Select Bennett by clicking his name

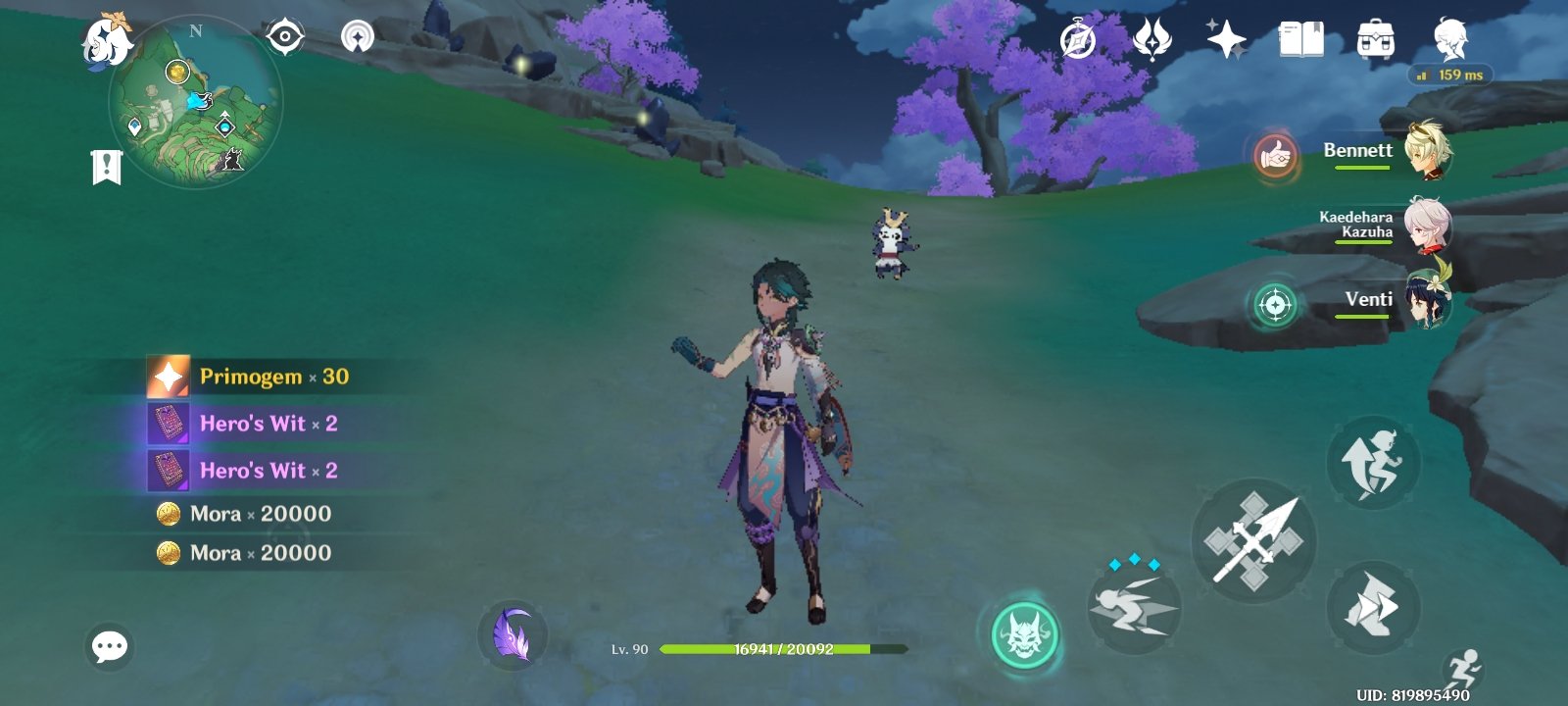coord(1358,150)
